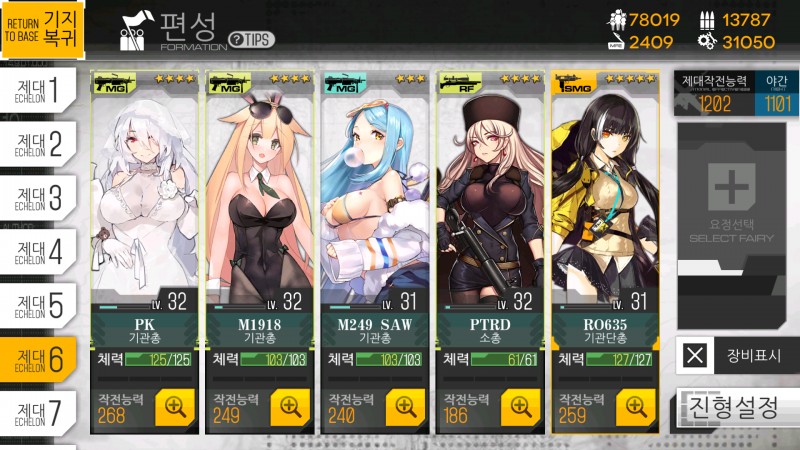Switch to Echelon 7 tab
Screen dimensions: 800x450
coord(39,411)
